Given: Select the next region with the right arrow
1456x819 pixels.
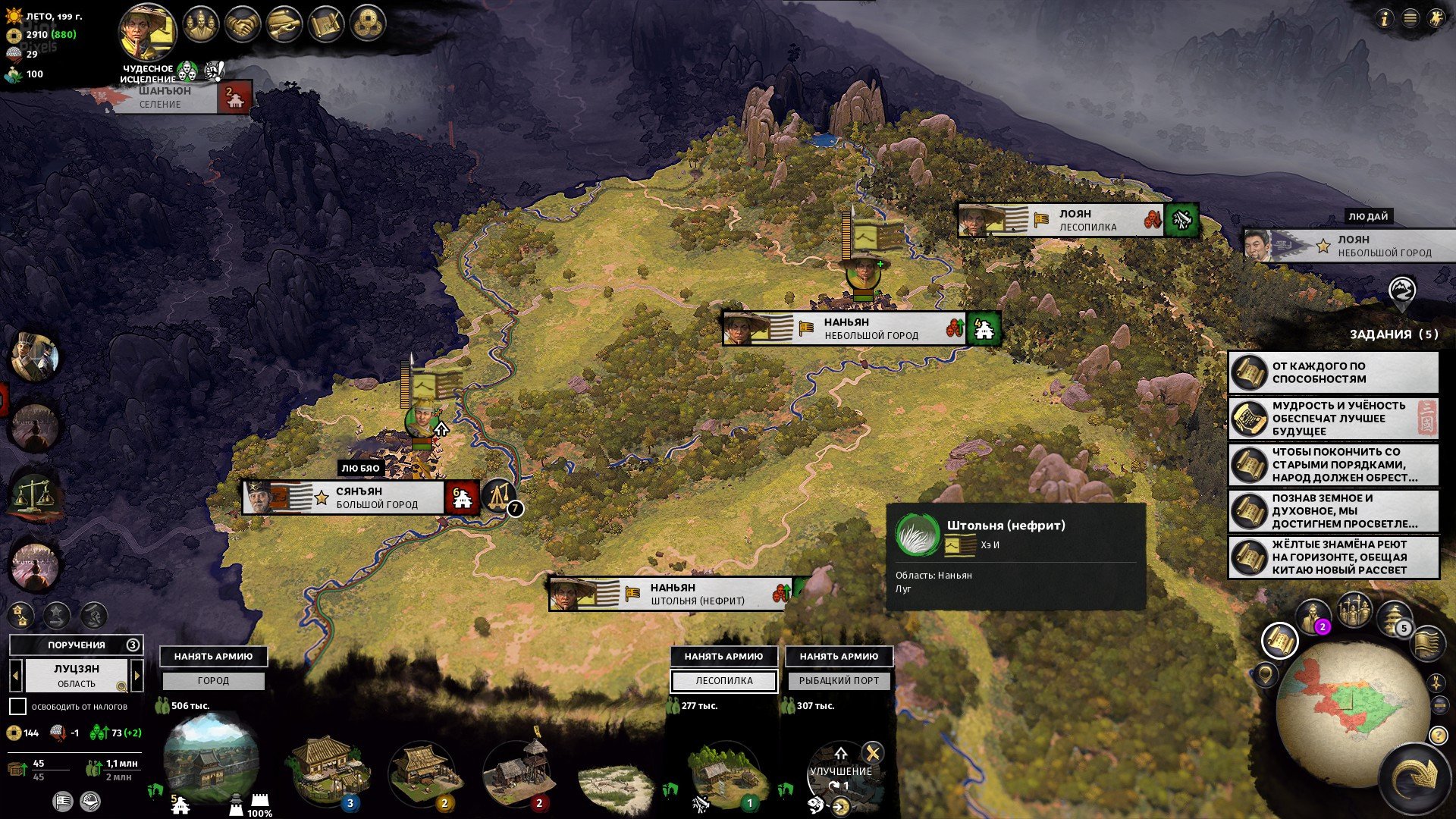Looking at the screenshot, I should [136, 676].
